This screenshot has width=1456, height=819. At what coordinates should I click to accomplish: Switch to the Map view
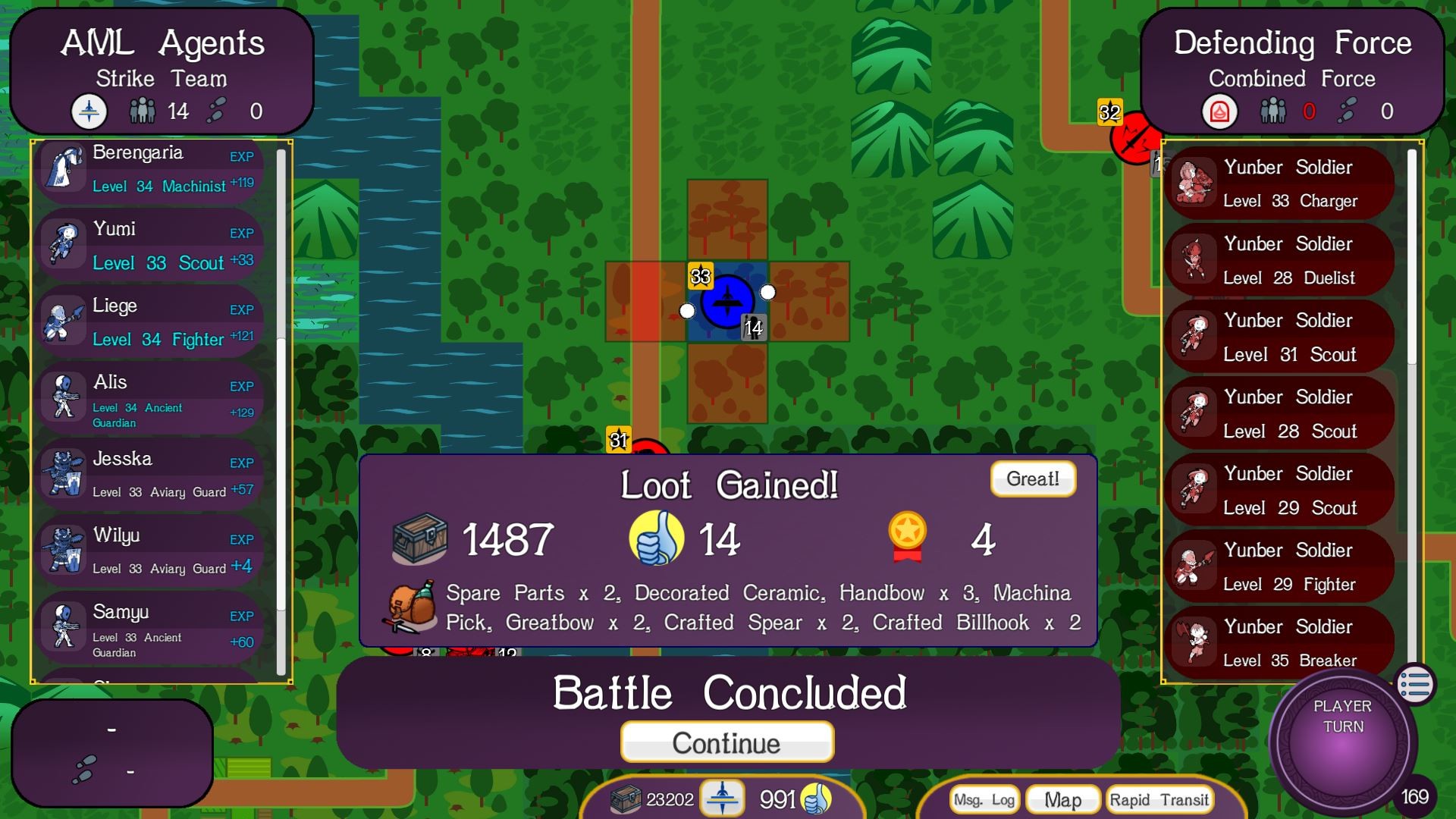pyautogui.click(x=1062, y=799)
